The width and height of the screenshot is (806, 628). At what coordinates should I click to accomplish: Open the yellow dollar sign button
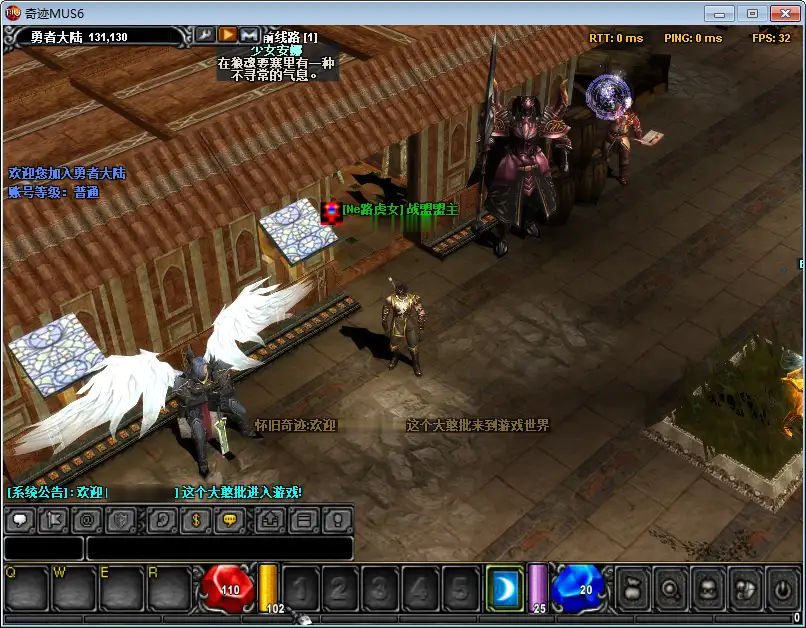point(197,520)
